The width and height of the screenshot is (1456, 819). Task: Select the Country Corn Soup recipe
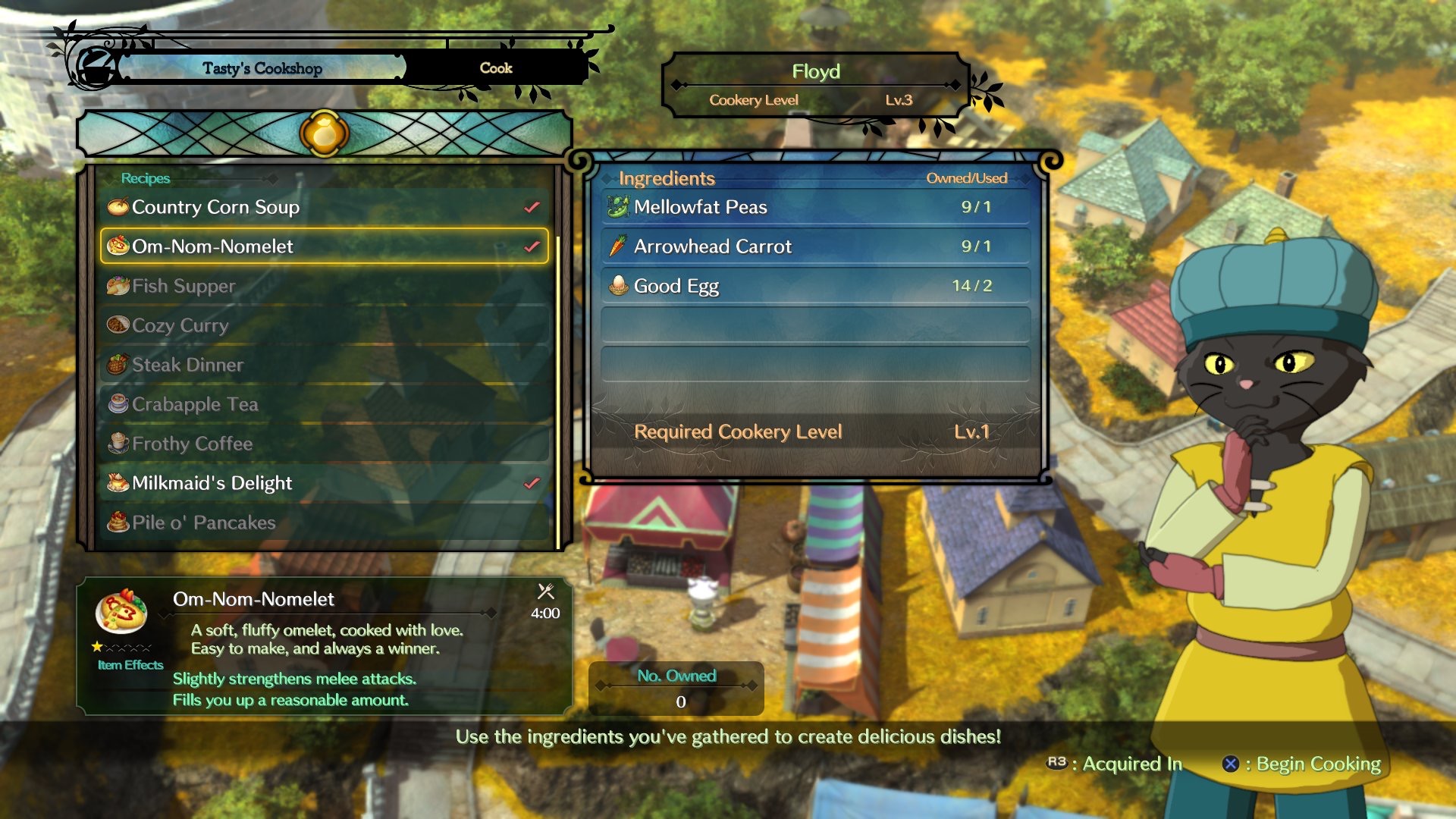pyautogui.click(x=324, y=207)
